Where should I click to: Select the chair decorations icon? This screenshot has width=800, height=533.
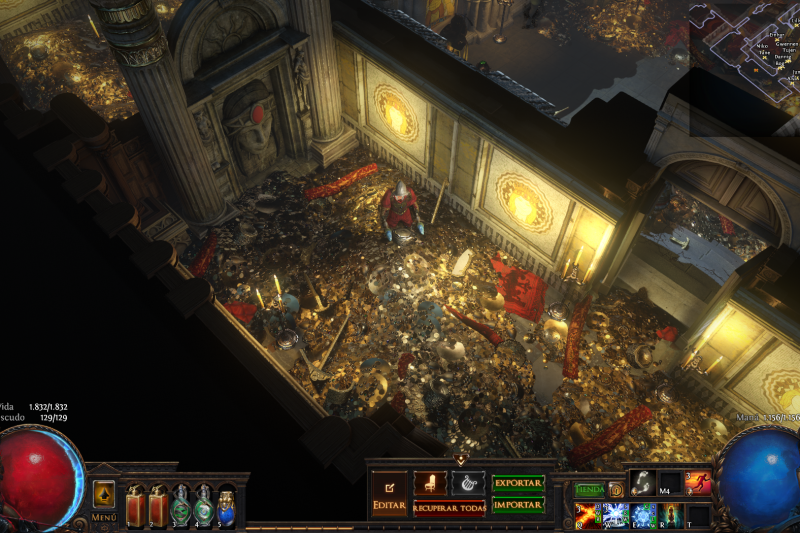click(x=430, y=484)
